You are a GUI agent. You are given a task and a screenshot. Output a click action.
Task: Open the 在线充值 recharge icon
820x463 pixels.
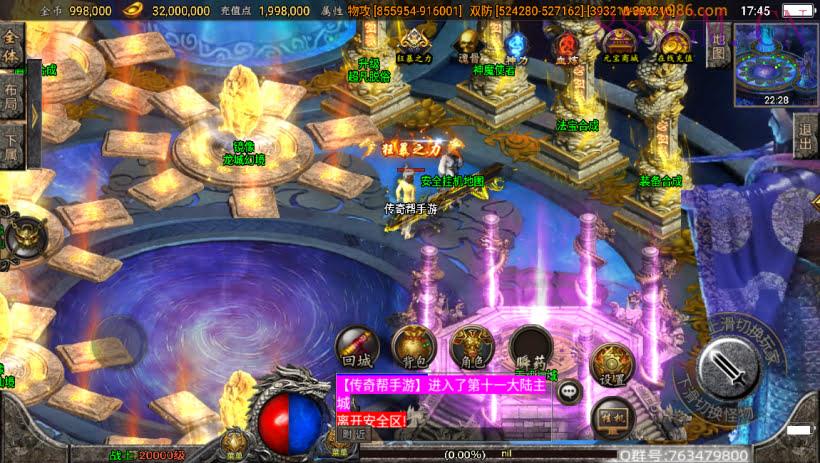tap(673, 45)
